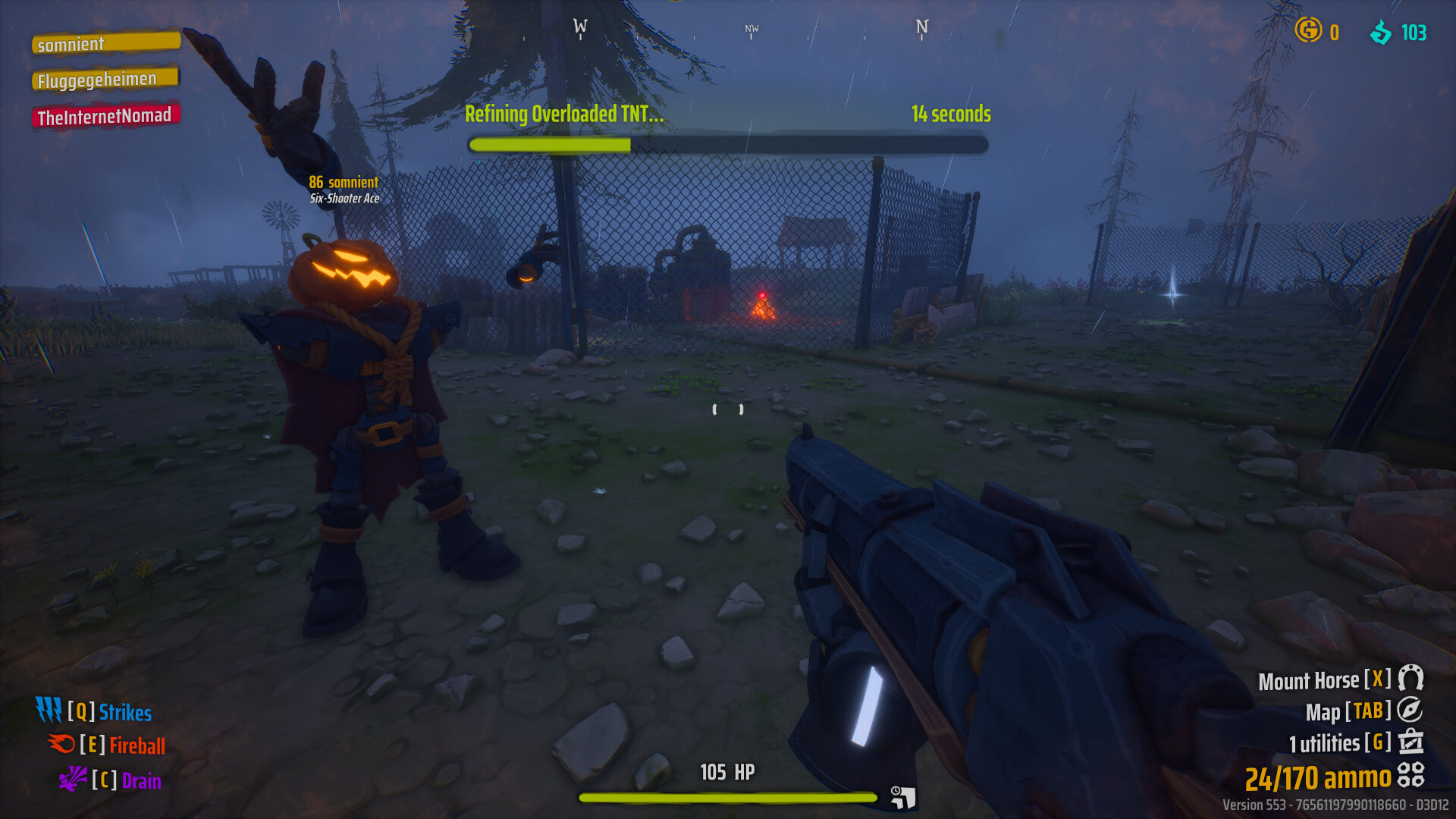Viewport: 1456px width, 819px height.
Task: Toggle Fluggegeheimen's name banner
Action: coord(103,78)
